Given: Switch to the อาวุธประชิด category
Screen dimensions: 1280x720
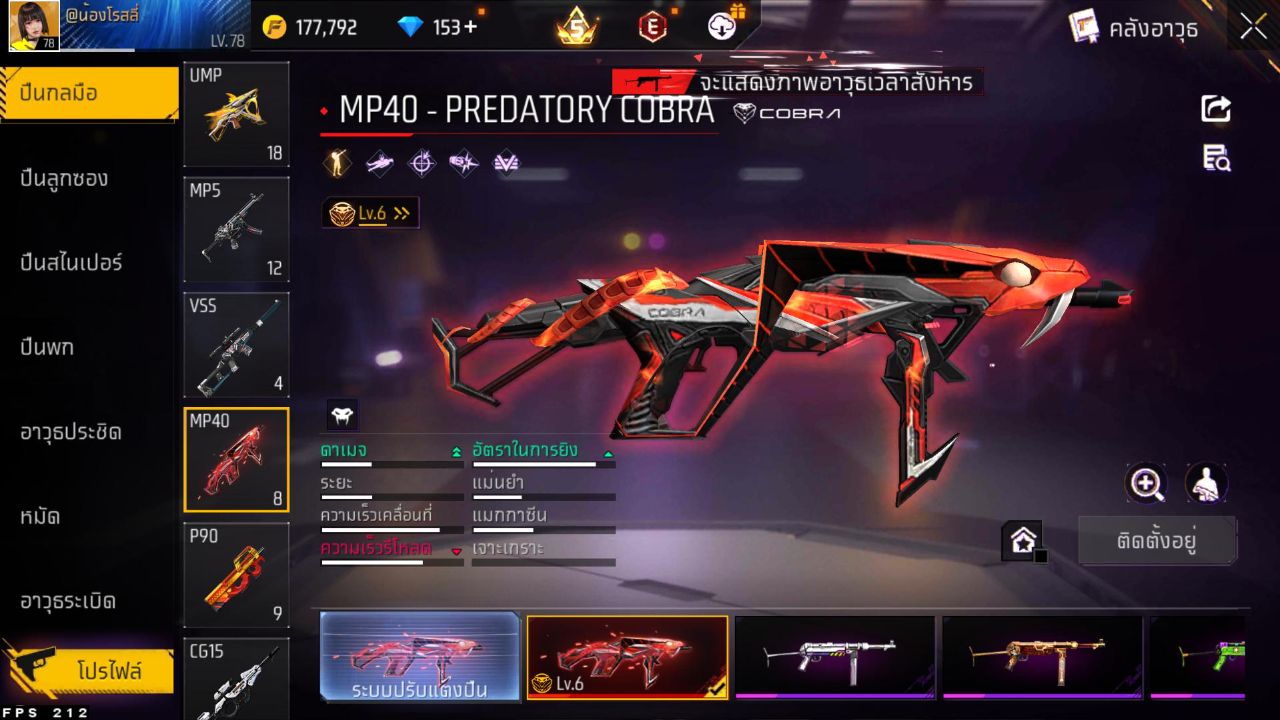Looking at the screenshot, I should click(x=70, y=432).
